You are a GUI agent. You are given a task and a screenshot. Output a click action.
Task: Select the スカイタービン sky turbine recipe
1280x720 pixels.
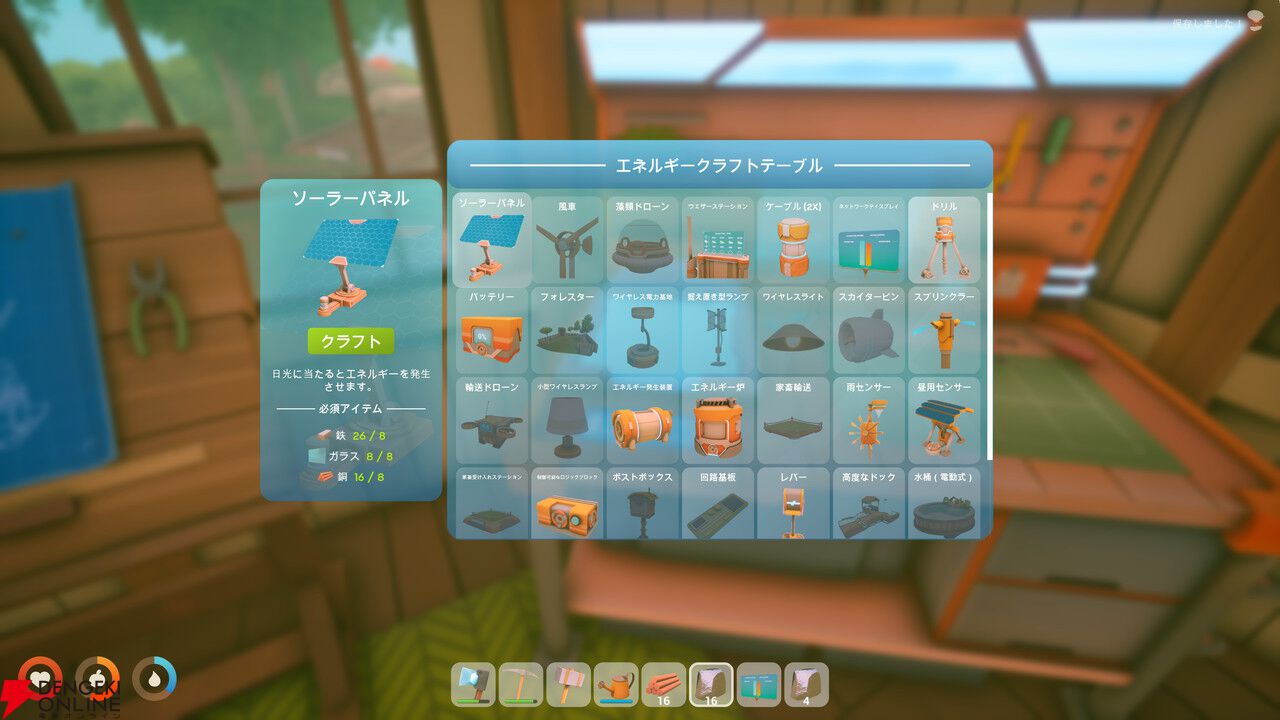point(868,330)
